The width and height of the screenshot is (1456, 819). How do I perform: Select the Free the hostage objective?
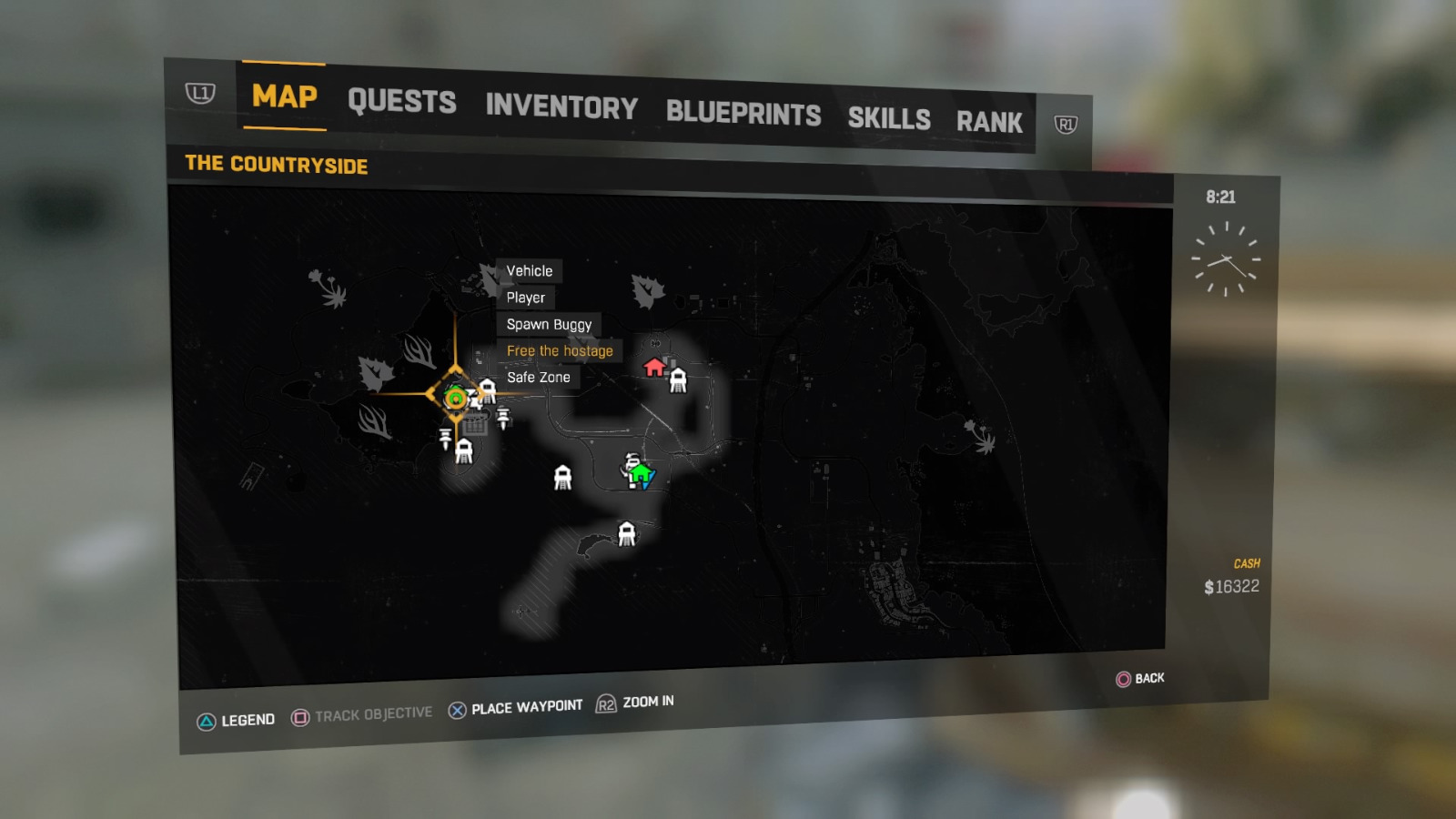pos(560,350)
